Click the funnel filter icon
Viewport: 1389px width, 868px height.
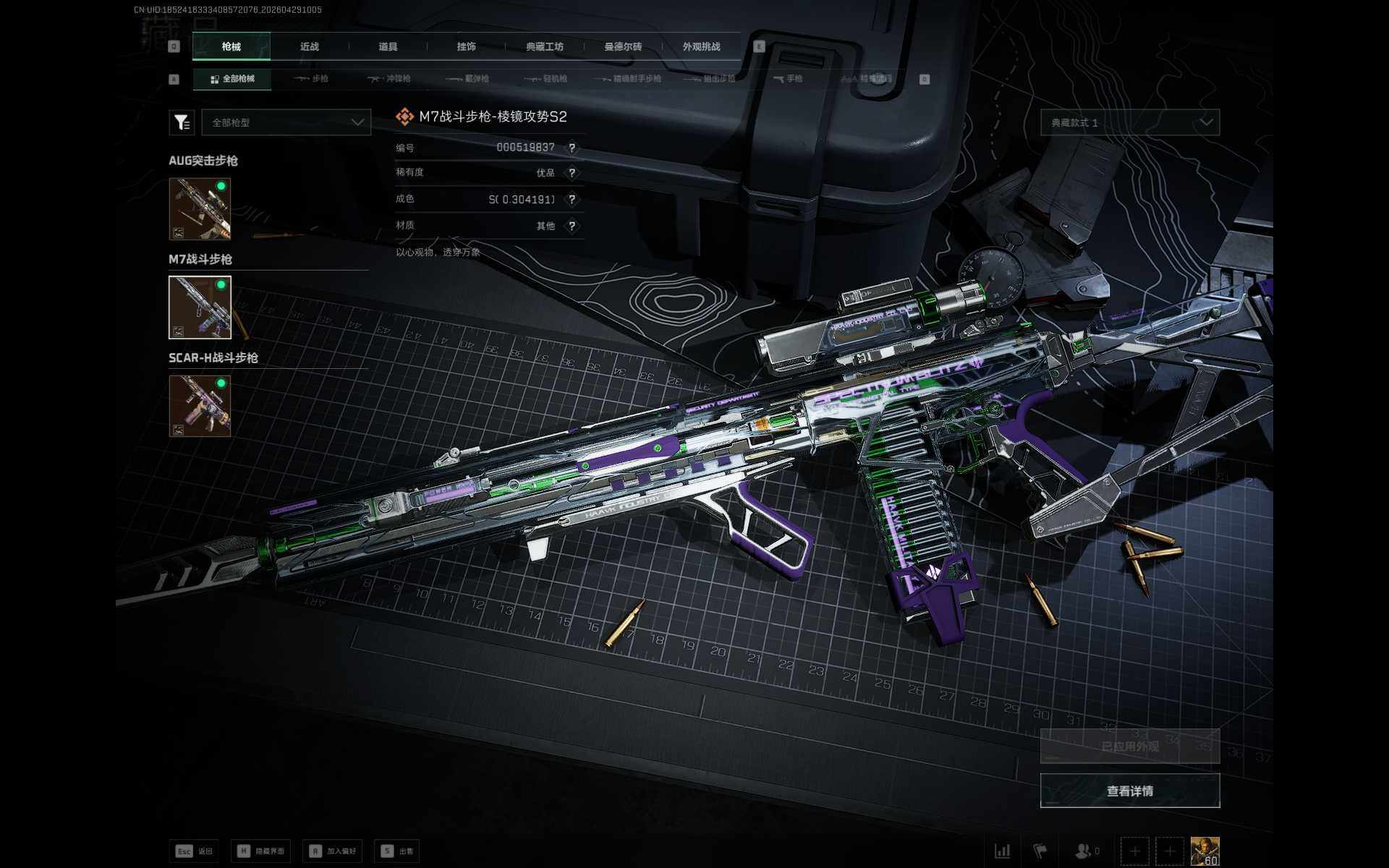pos(182,123)
